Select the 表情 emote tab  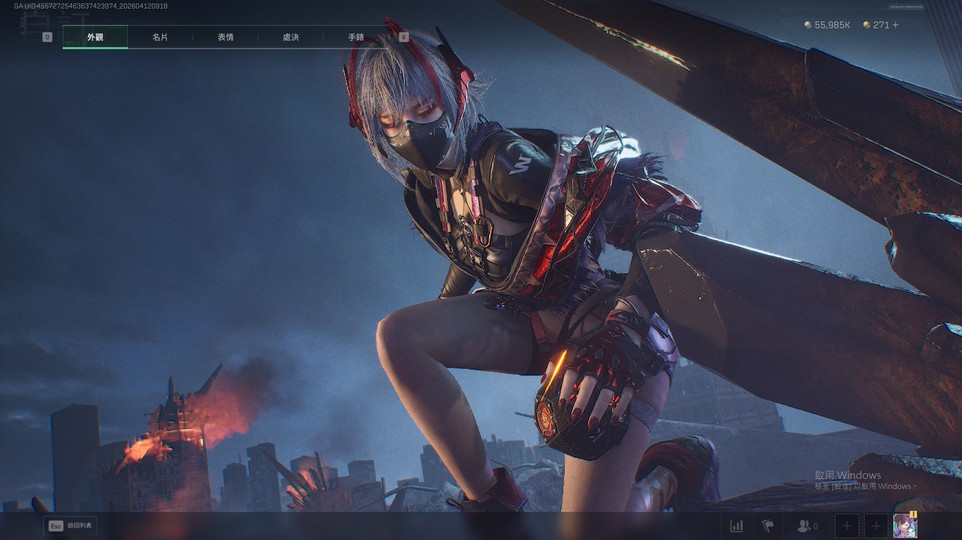click(226, 37)
